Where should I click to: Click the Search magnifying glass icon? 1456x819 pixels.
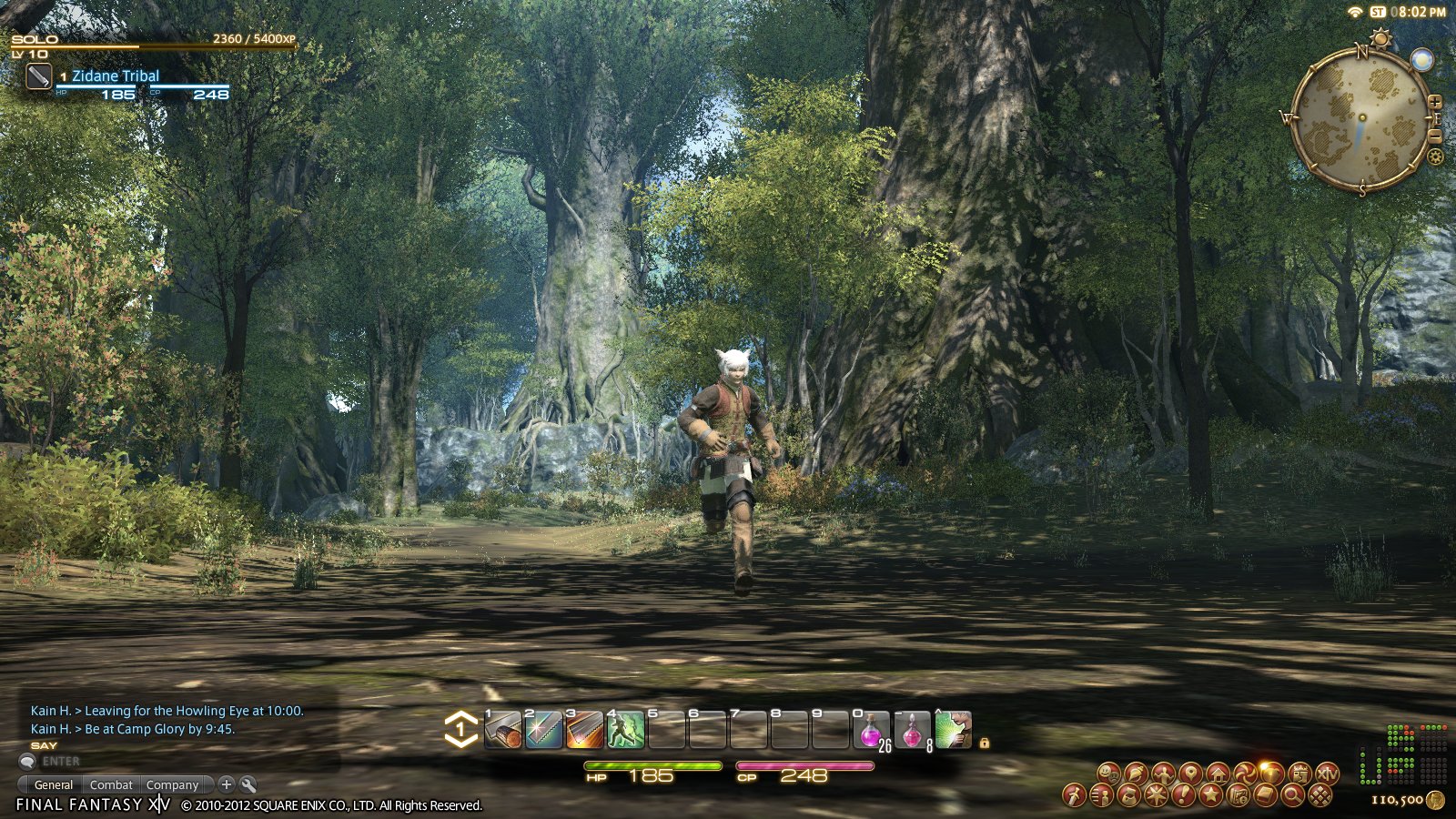coord(1292,794)
